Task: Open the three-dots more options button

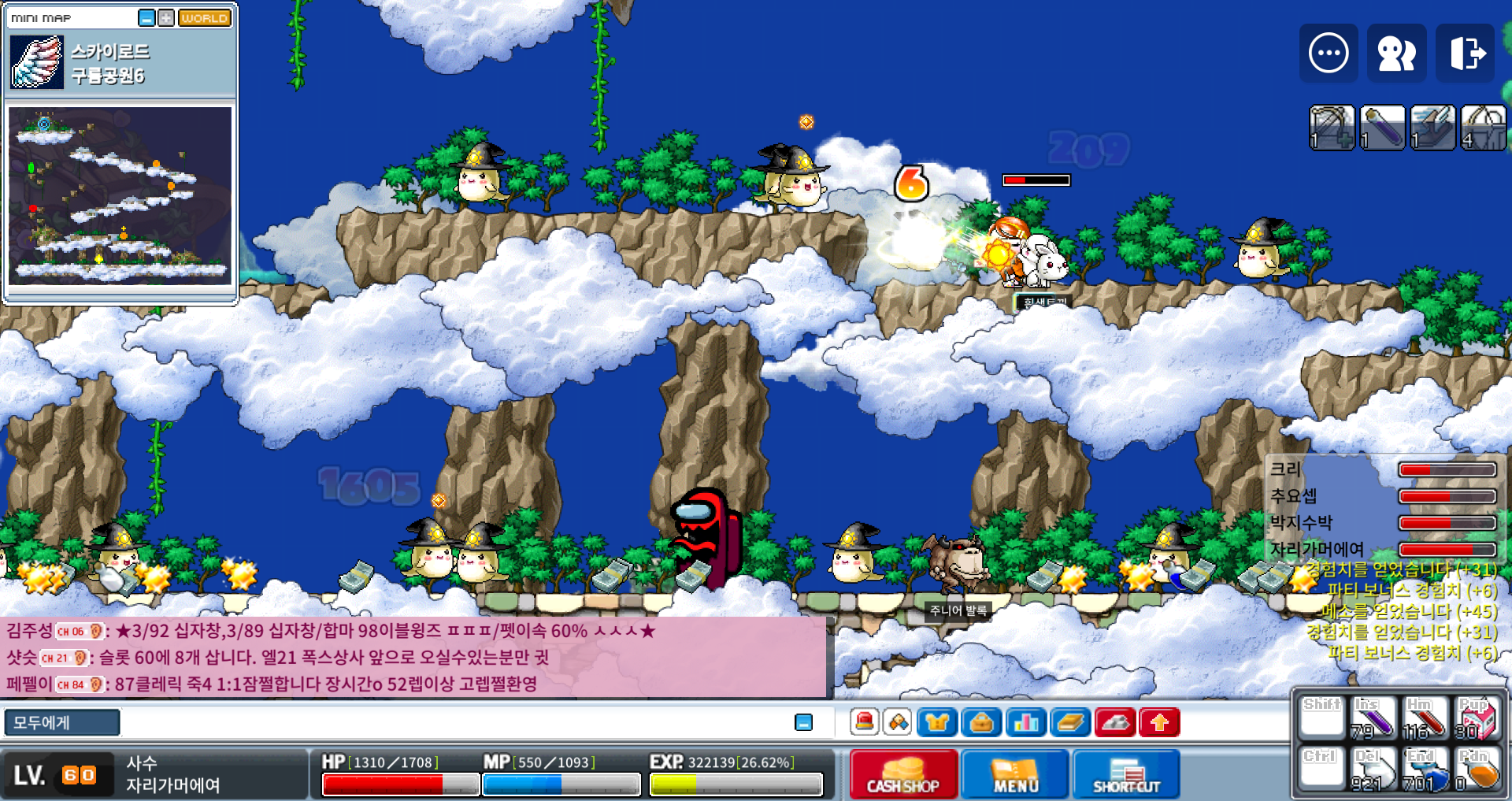Action: point(1329,54)
